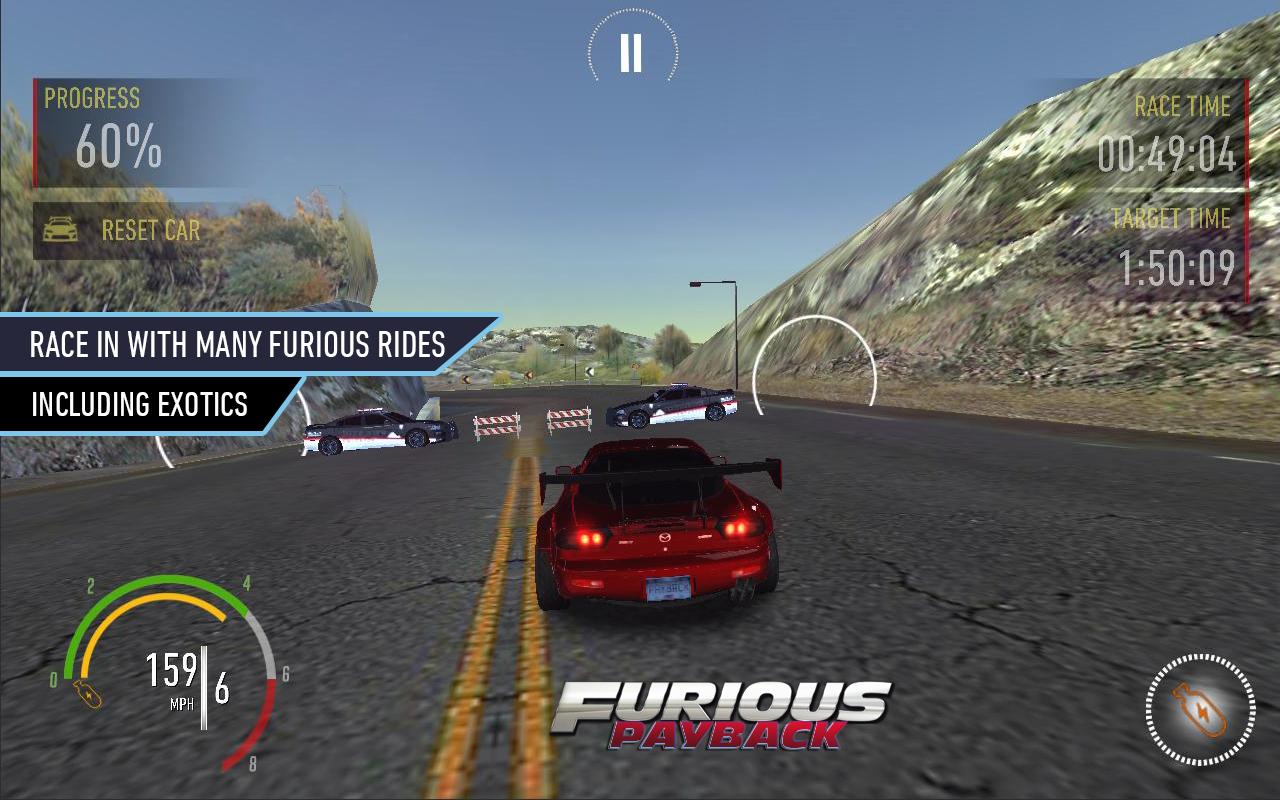Image resolution: width=1280 pixels, height=800 pixels.
Task: Pause the race using the pause icon
Action: [x=629, y=52]
